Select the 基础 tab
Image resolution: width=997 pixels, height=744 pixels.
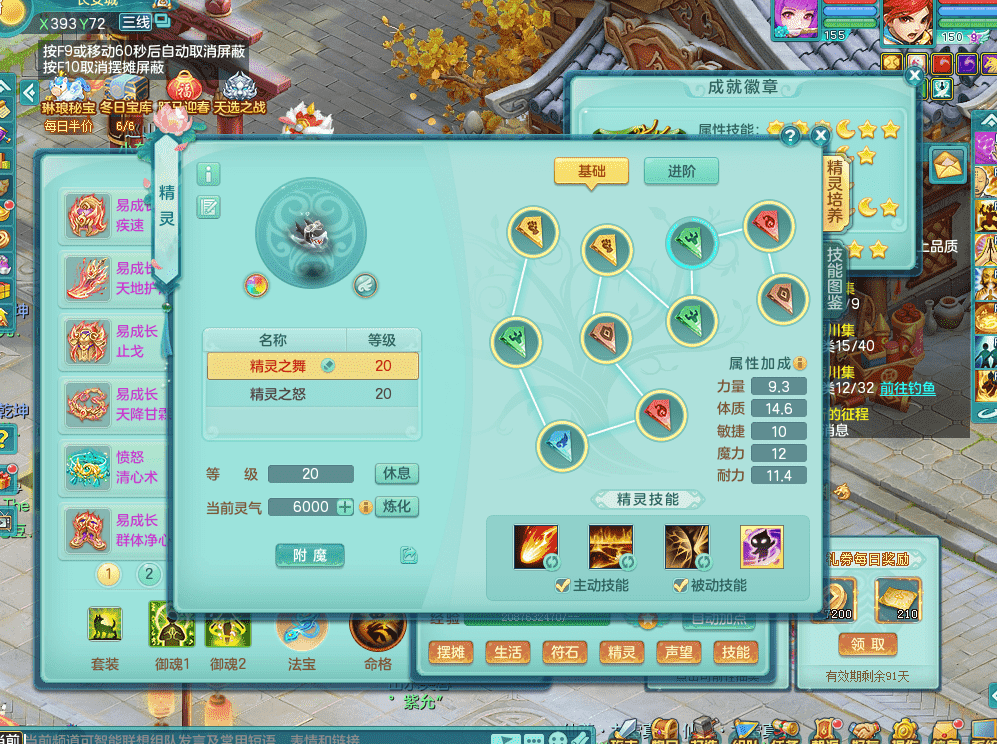pyautogui.click(x=591, y=171)
